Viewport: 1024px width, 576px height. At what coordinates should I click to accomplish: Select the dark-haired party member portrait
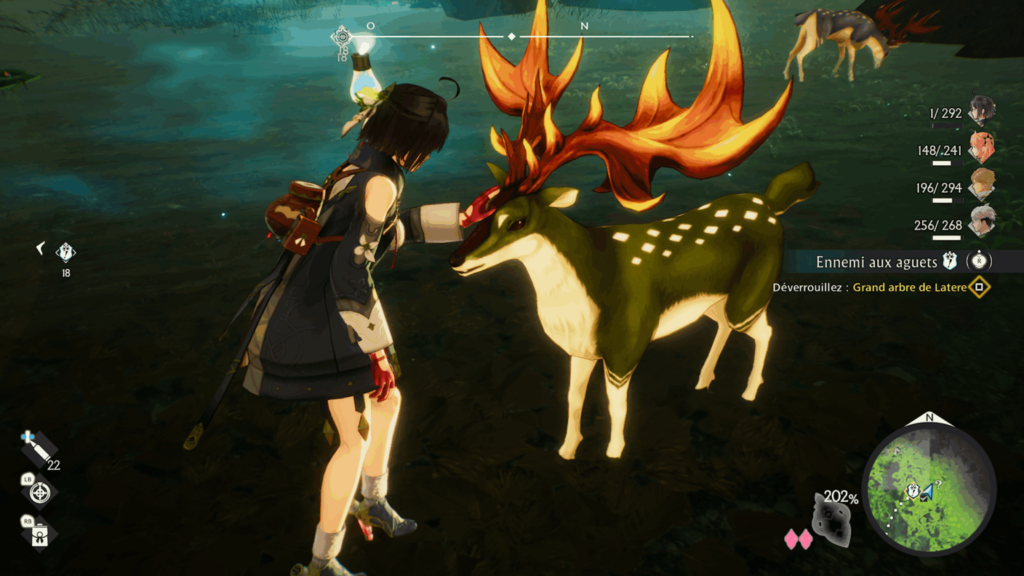click(981, 110)
